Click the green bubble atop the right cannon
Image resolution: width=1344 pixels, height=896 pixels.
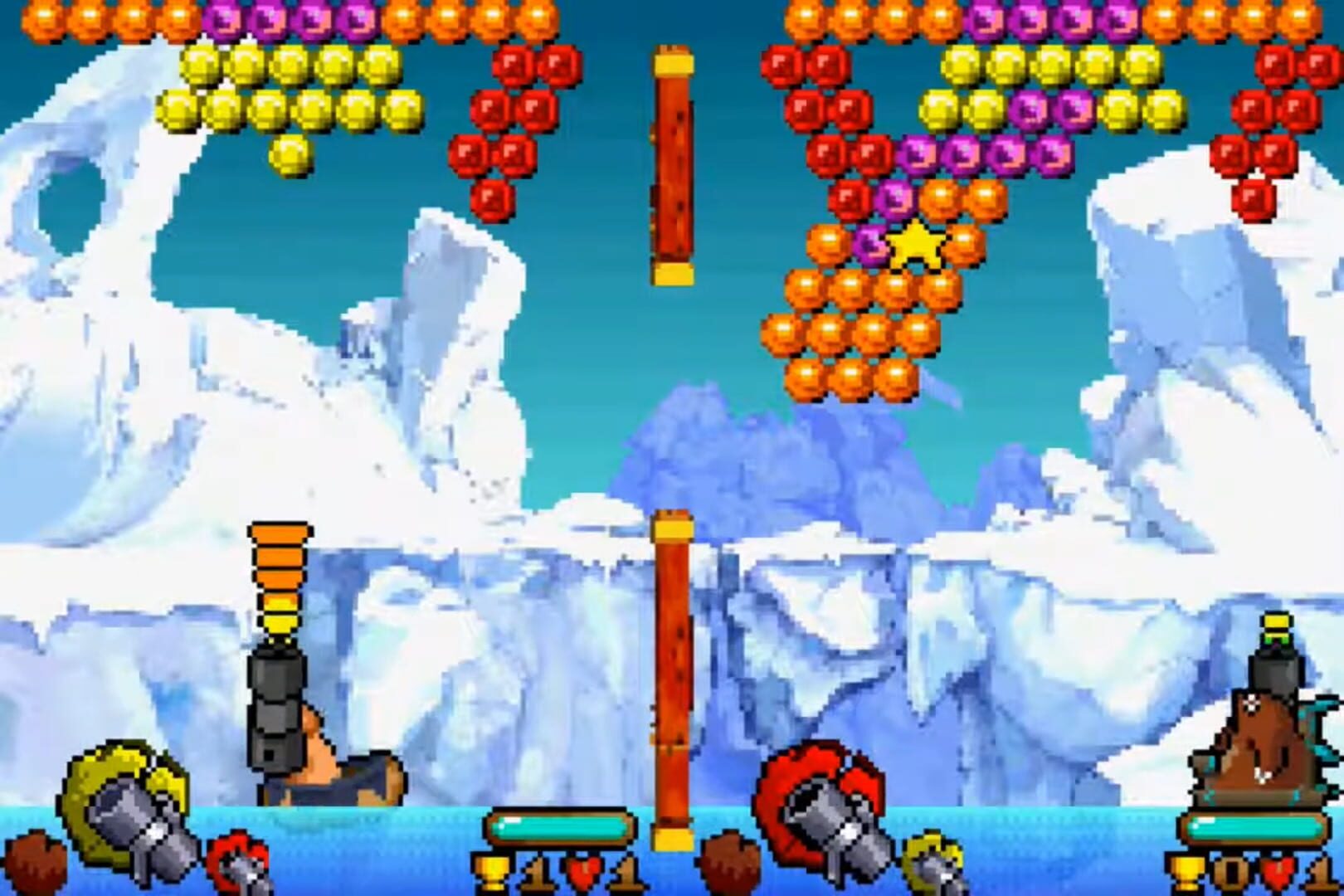(1276, 639)
